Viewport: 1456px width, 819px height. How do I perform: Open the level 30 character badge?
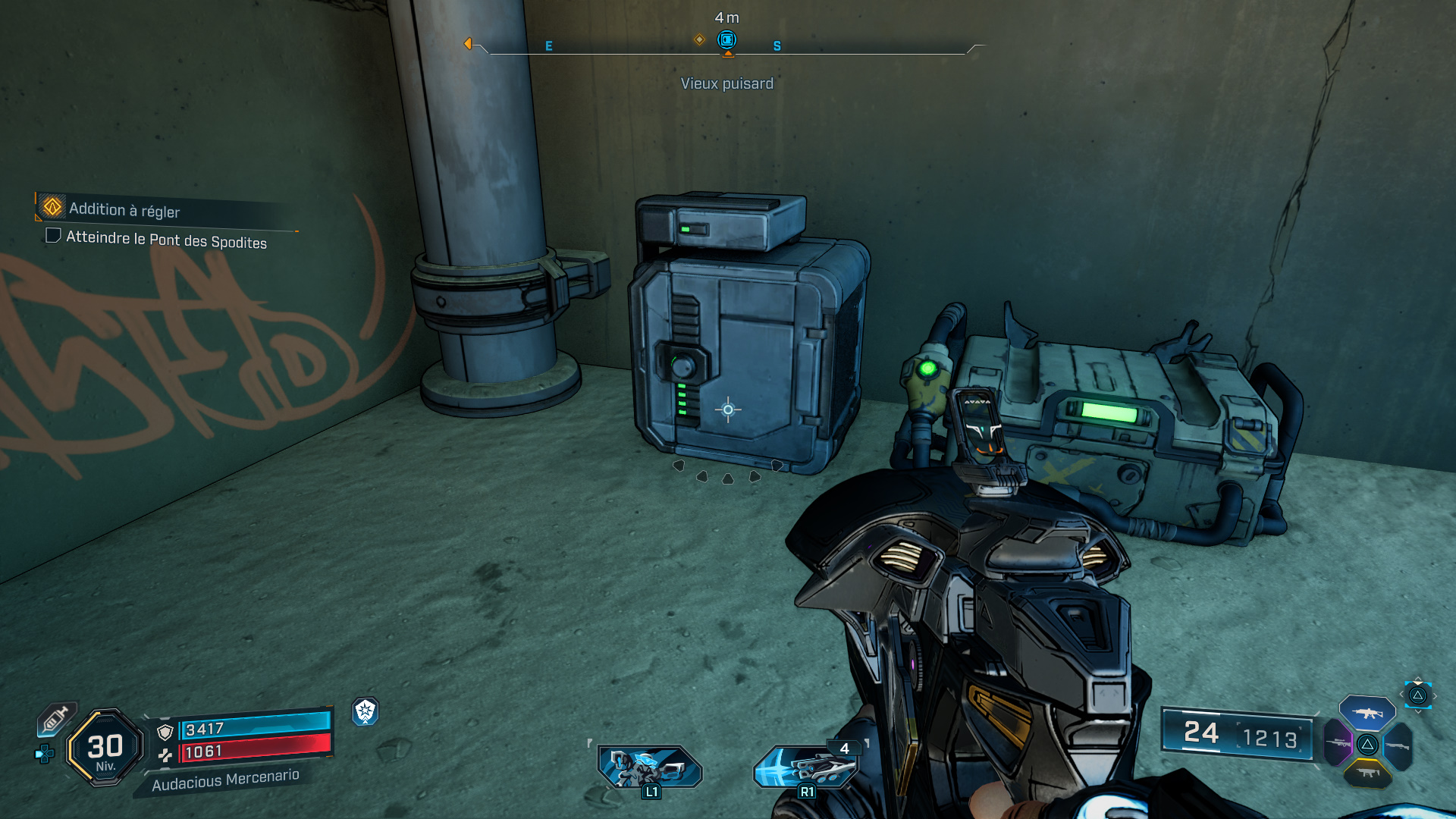(105, 748)
